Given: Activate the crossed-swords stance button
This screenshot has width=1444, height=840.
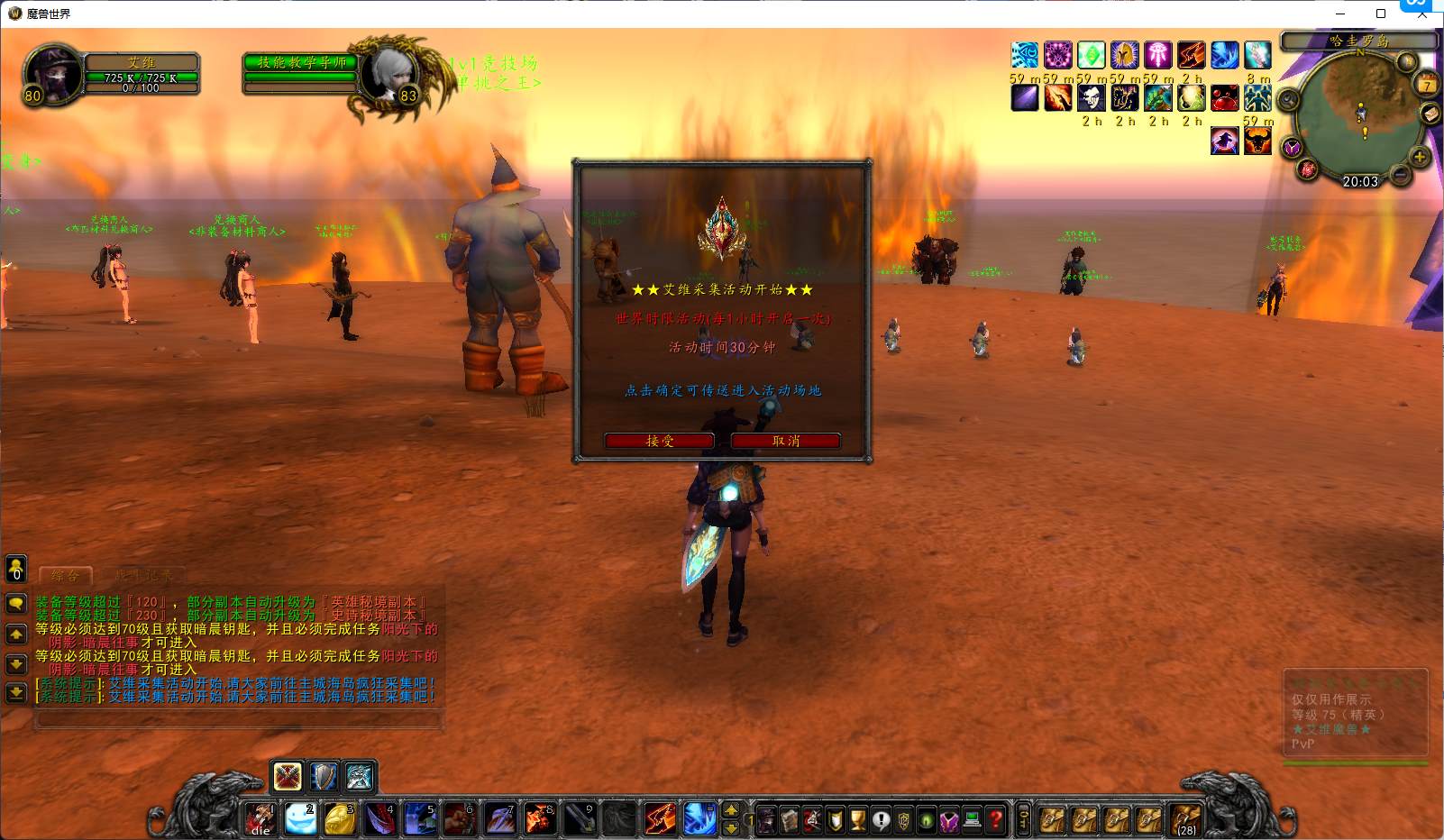Looking at the screenshot, I should (288, 776).
